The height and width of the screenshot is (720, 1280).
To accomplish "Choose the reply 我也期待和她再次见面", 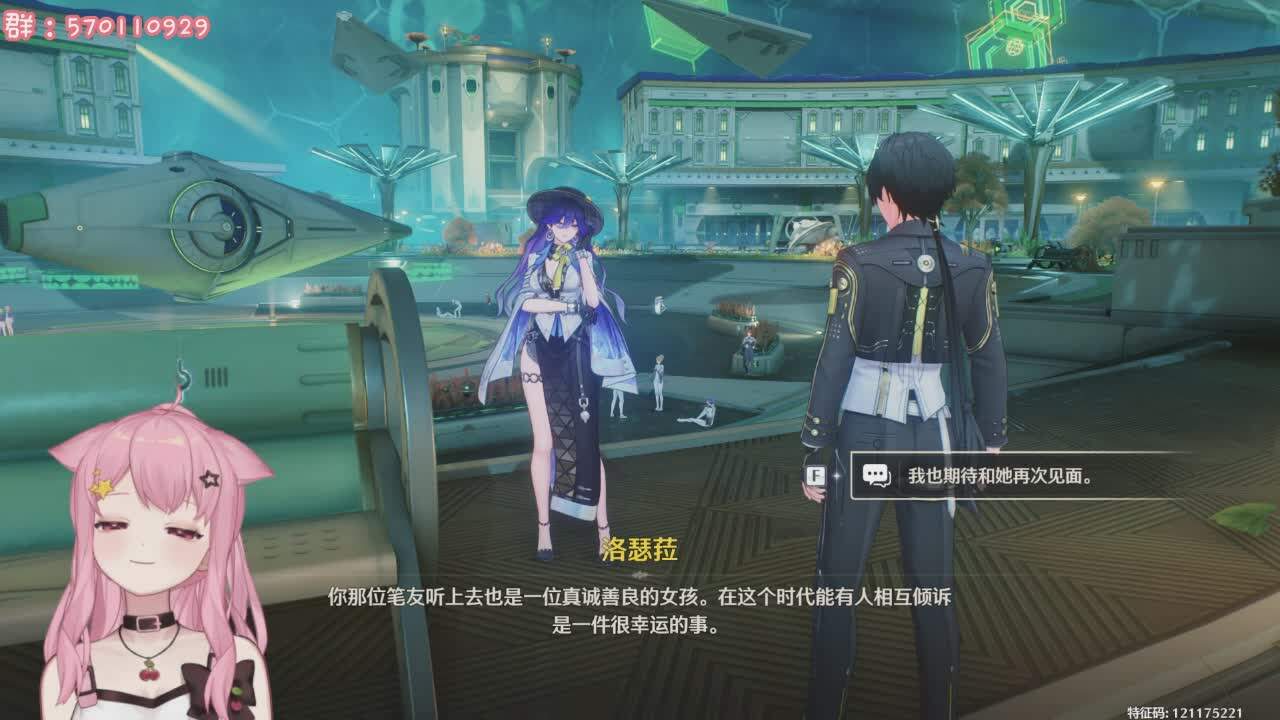I will pyautogui.click(x=1000, y=476).
